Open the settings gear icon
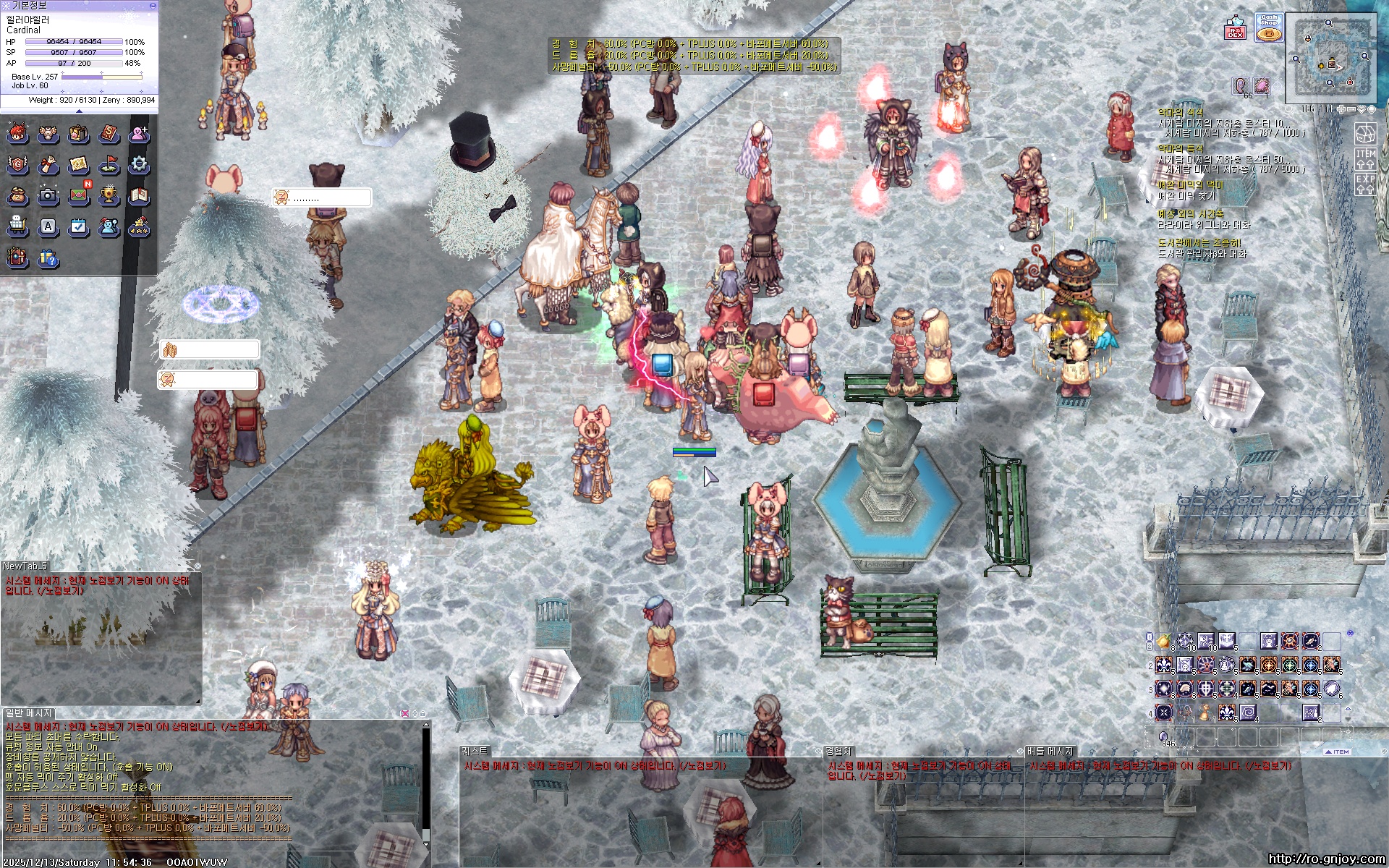Image resolution: width=1389 pixels, height=868 pixels. [139, 165]
